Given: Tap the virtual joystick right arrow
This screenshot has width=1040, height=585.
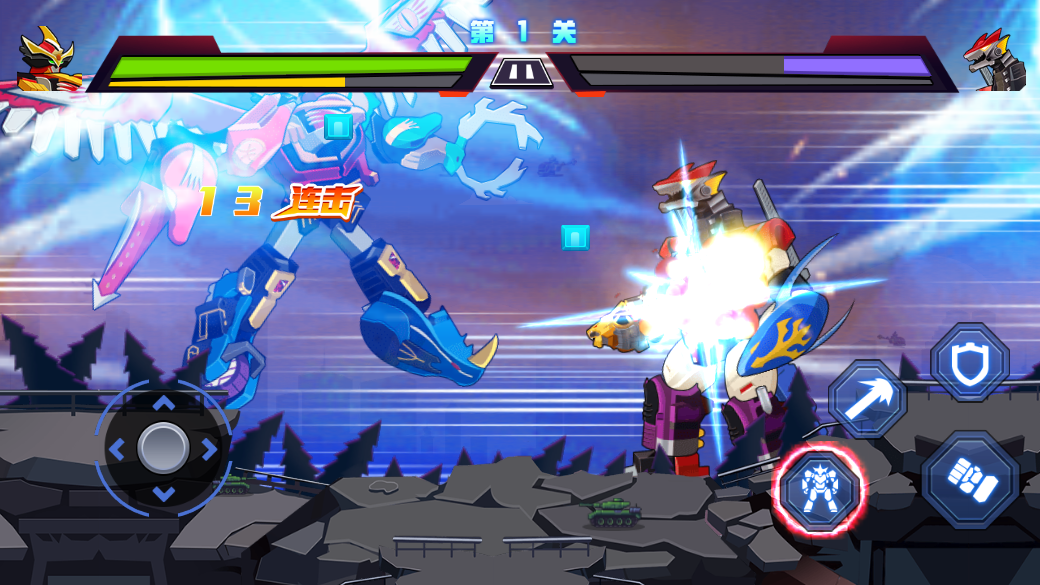Looking at the screenshot, I should 209,449.
